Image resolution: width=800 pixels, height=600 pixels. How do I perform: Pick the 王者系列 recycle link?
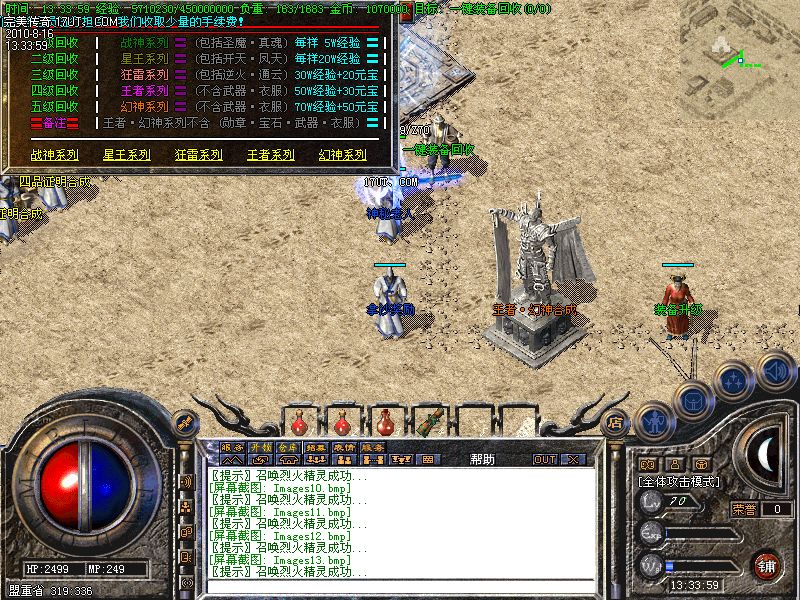click(270, 155)
